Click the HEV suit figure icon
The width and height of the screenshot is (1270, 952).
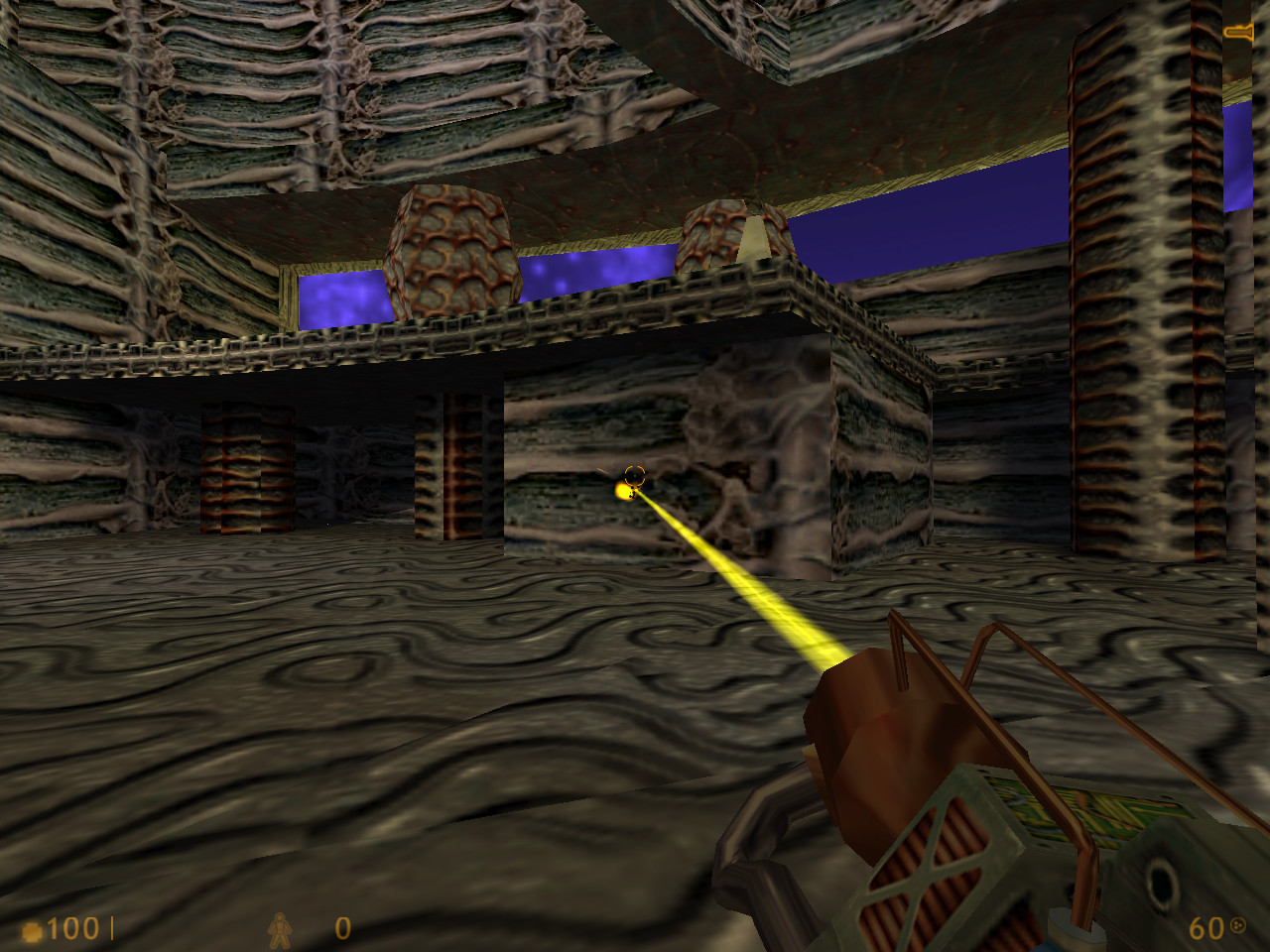[x=281, y=930]
